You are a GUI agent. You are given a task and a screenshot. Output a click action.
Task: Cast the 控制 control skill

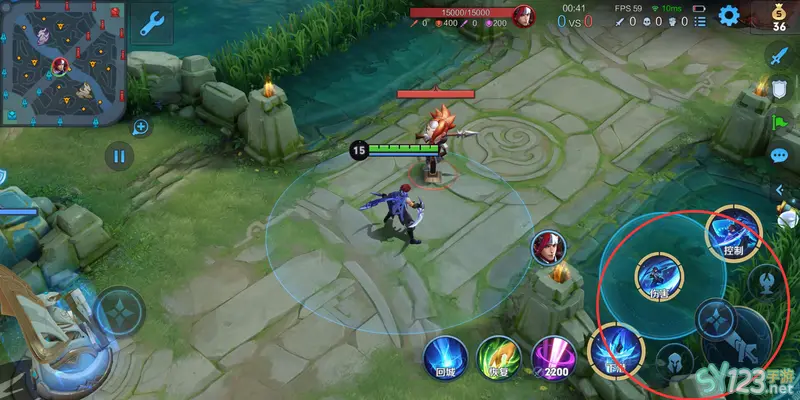(733, 236)
